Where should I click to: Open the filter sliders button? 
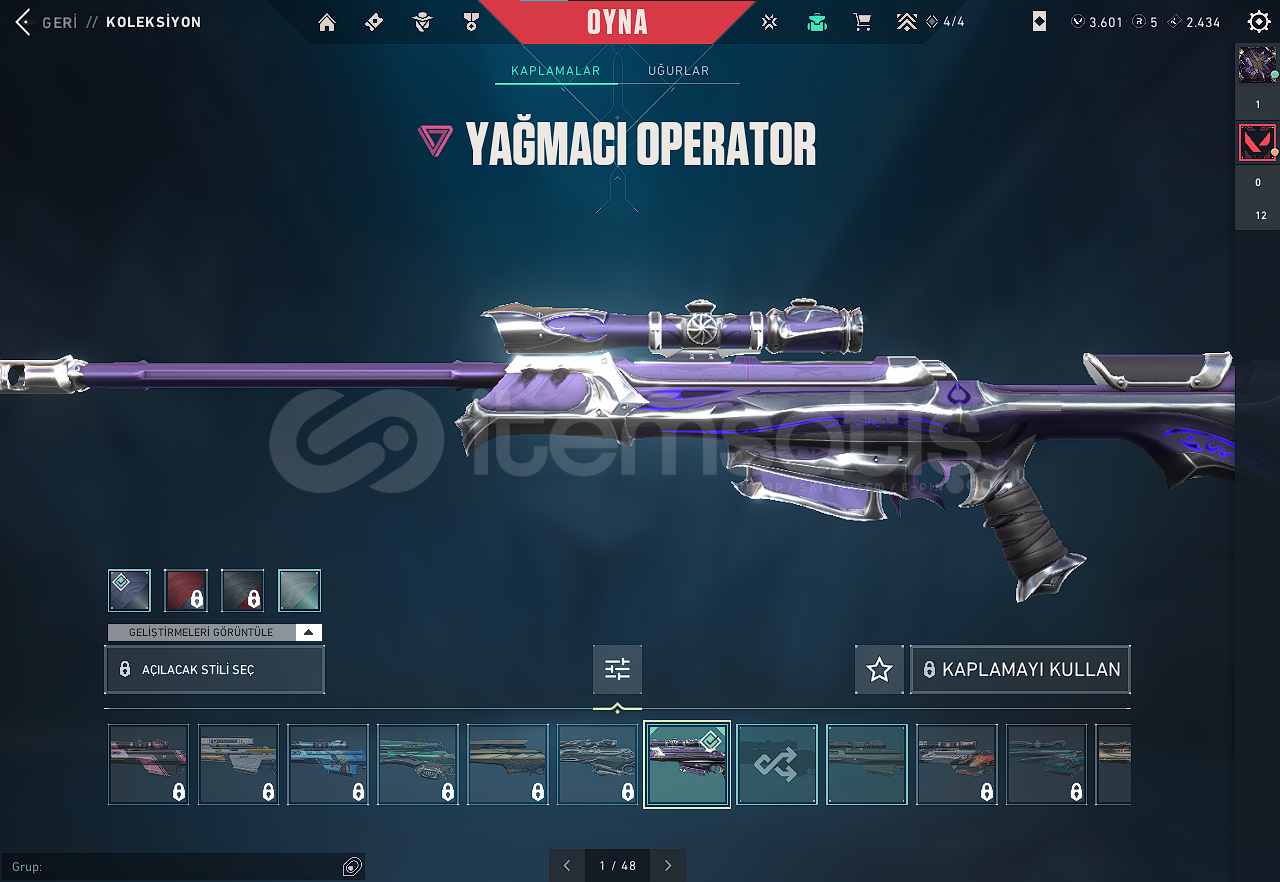[x=617, y=669]
